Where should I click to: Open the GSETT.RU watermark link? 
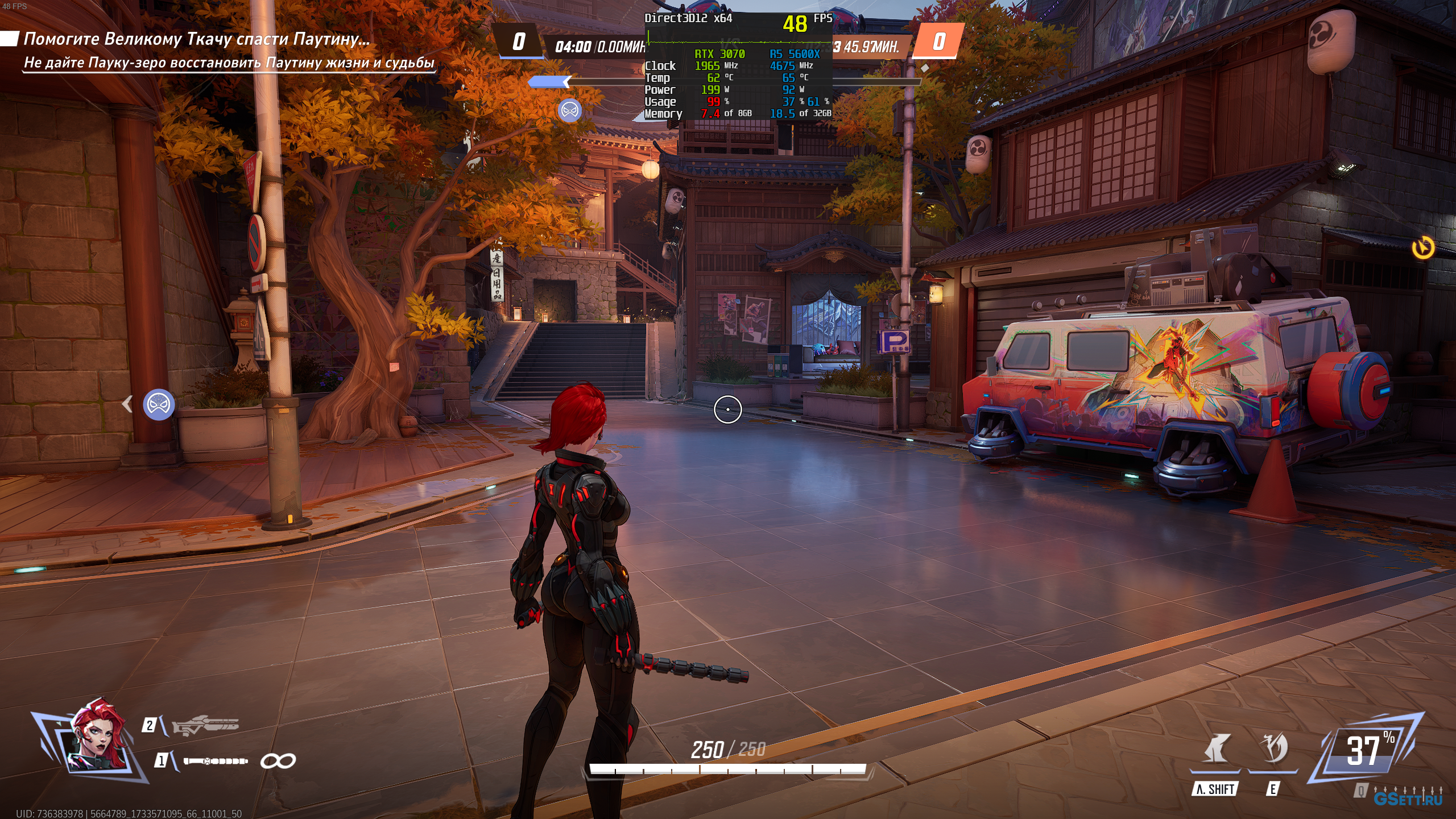[1408, 799]
